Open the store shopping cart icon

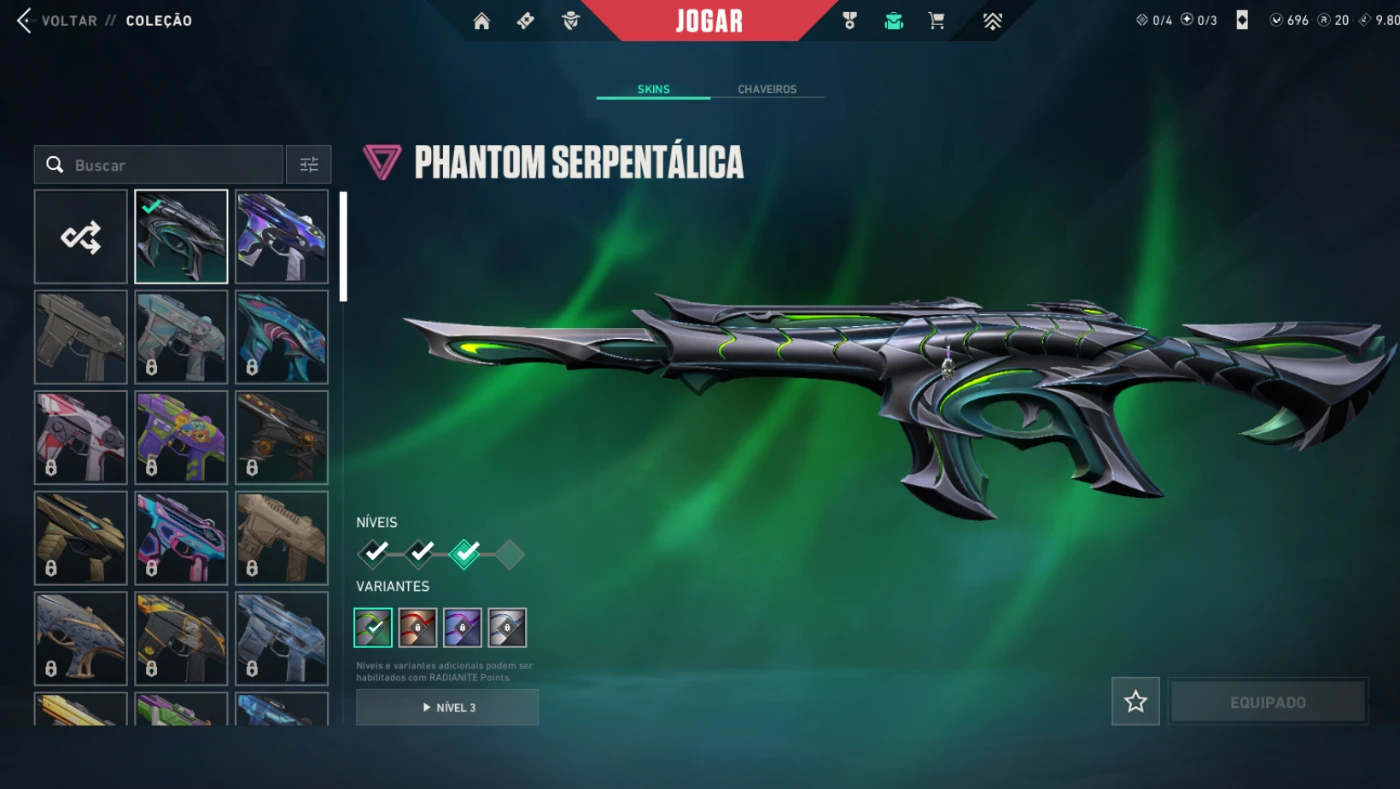[x=937, y=21]
